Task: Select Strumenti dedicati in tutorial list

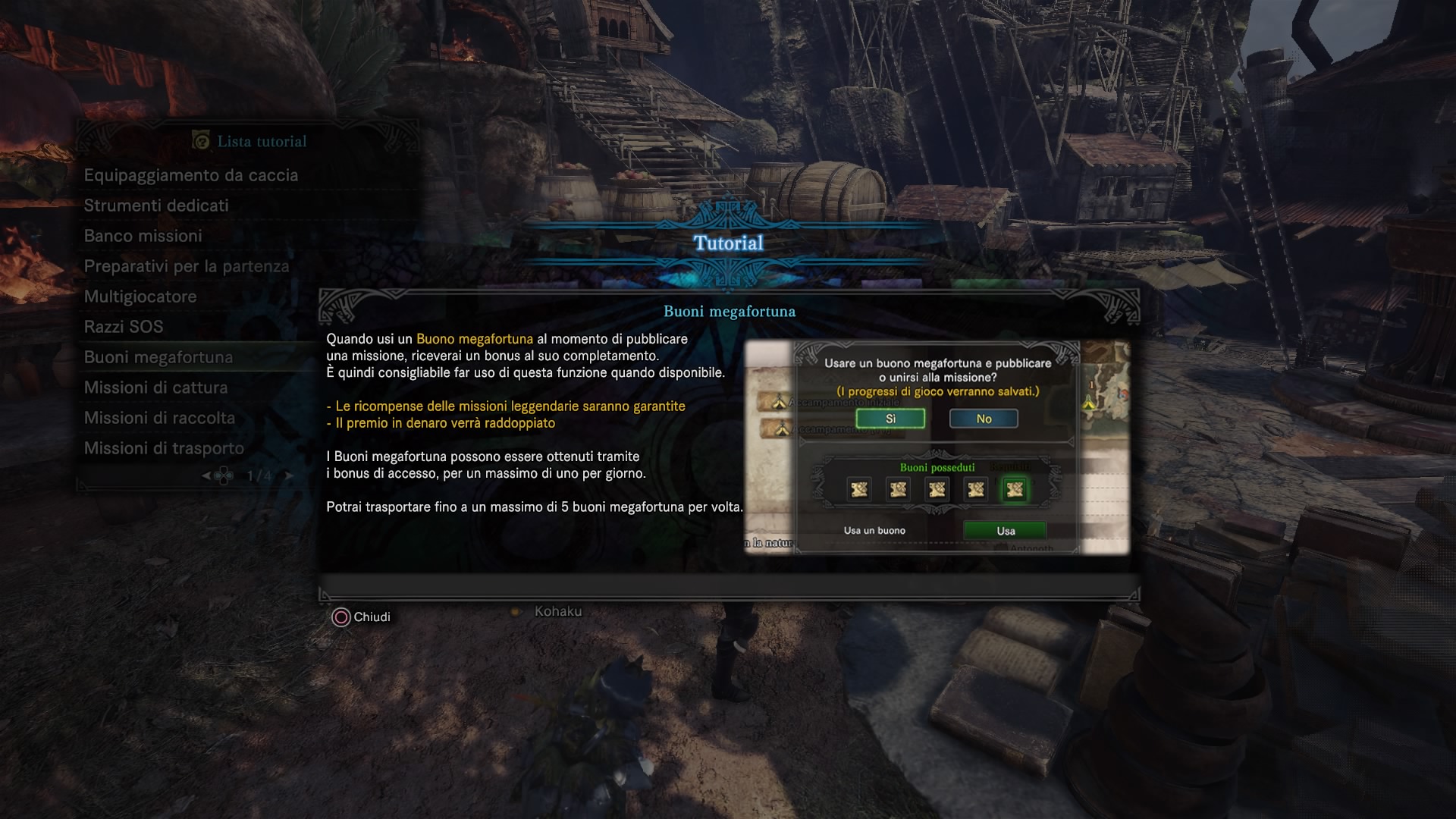Action: click(156, 206)
